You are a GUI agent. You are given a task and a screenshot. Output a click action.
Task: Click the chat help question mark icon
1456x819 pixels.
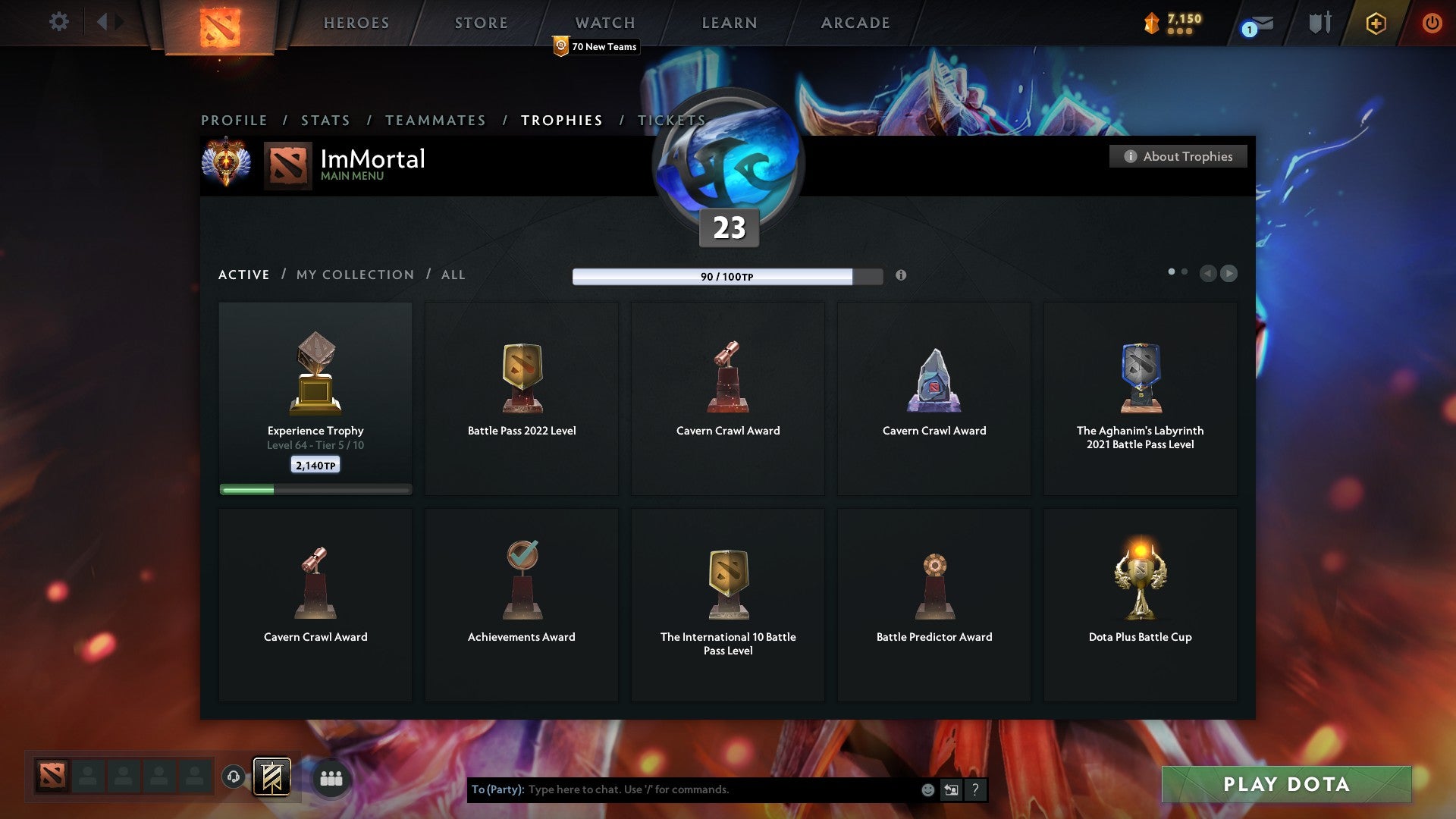(x=975, y=789)
